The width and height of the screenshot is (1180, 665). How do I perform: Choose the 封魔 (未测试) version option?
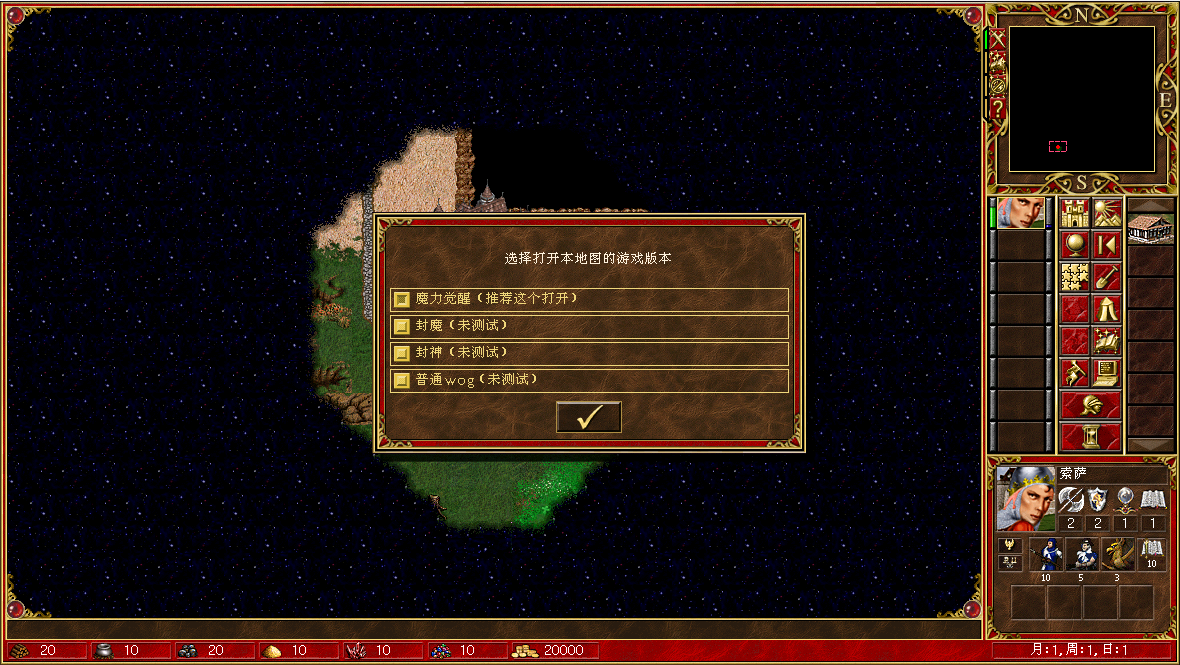pos(589,326)
